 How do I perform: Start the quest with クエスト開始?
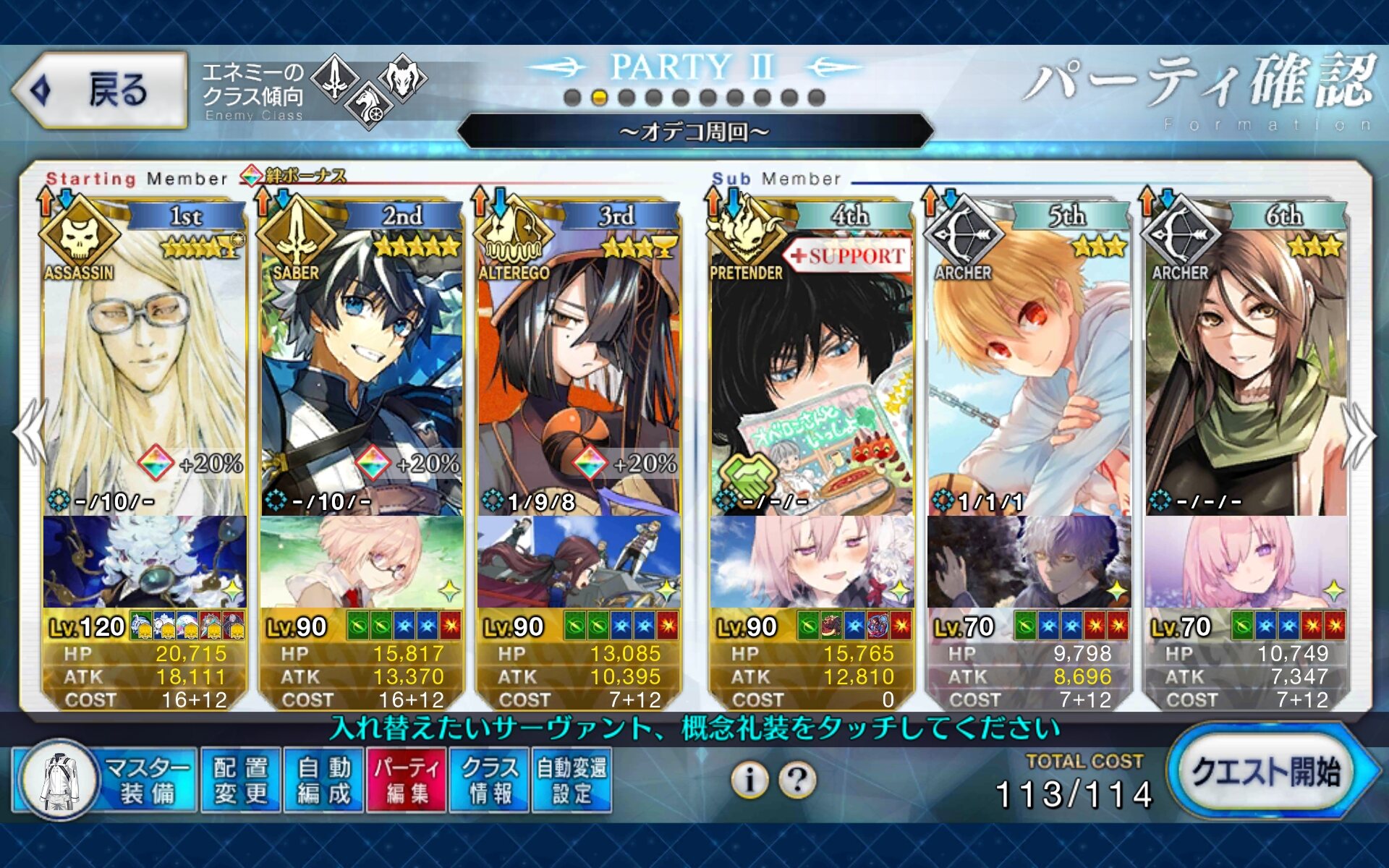pos(1267,773)
